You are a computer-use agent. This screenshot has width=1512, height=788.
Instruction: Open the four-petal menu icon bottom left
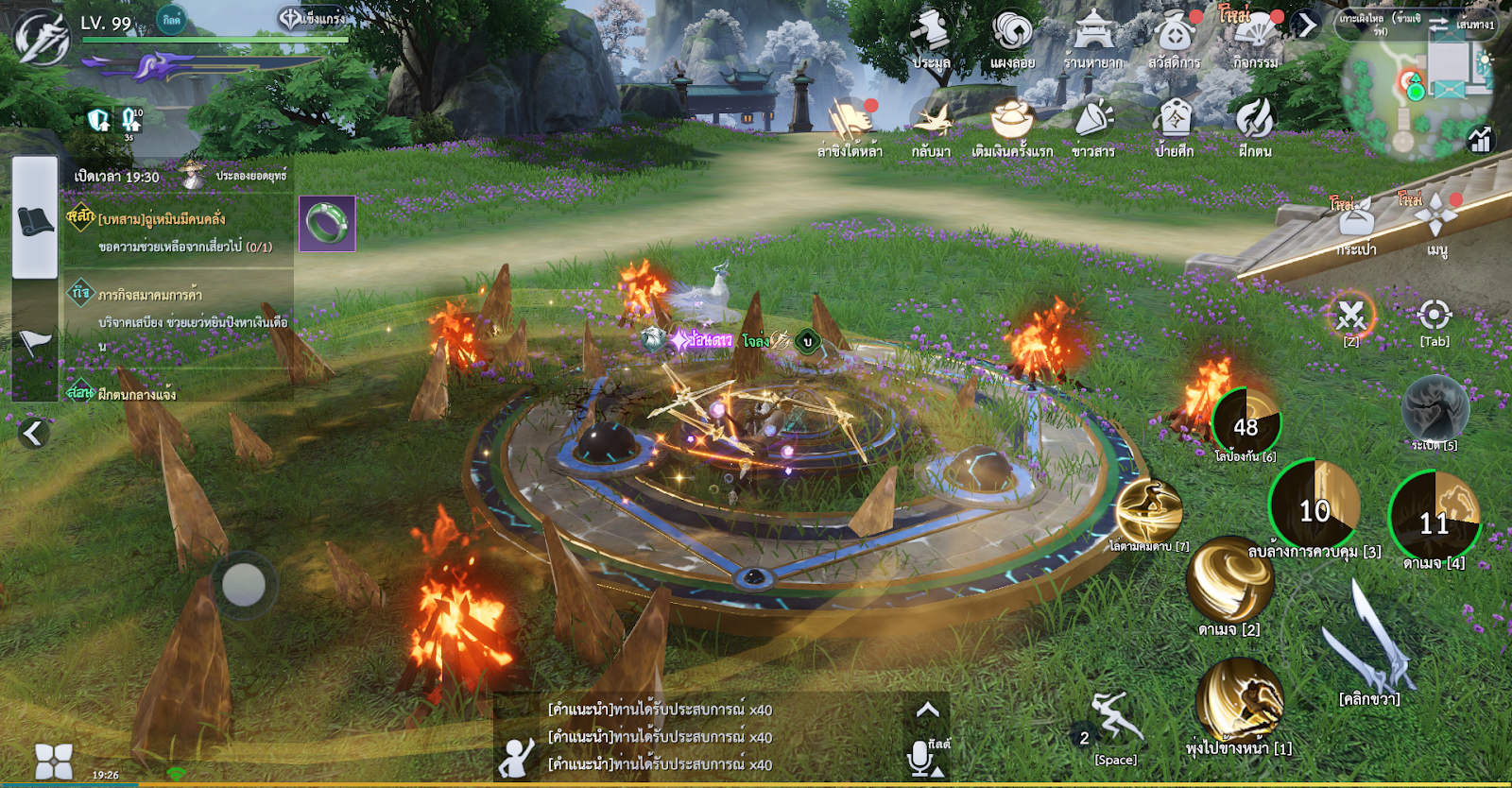[53, 761]
